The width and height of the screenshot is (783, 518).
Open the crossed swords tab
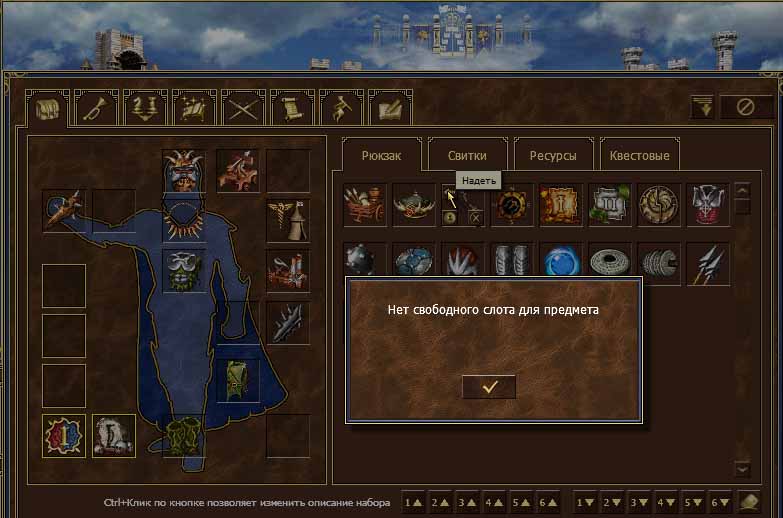click(243, 108)
